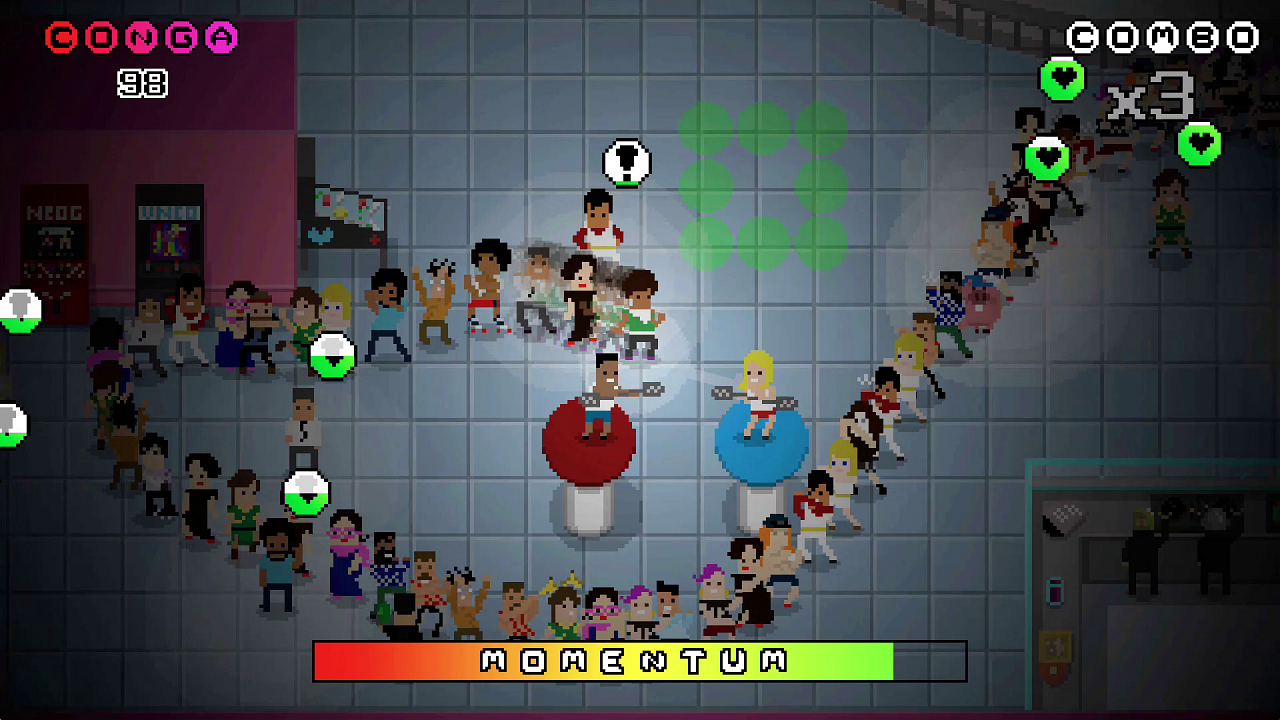Image resolution: width=1280 pixels, height=720 pixels.
Task: Grab the green arrow token near the lower-left dancers
Action: (307, 491)
